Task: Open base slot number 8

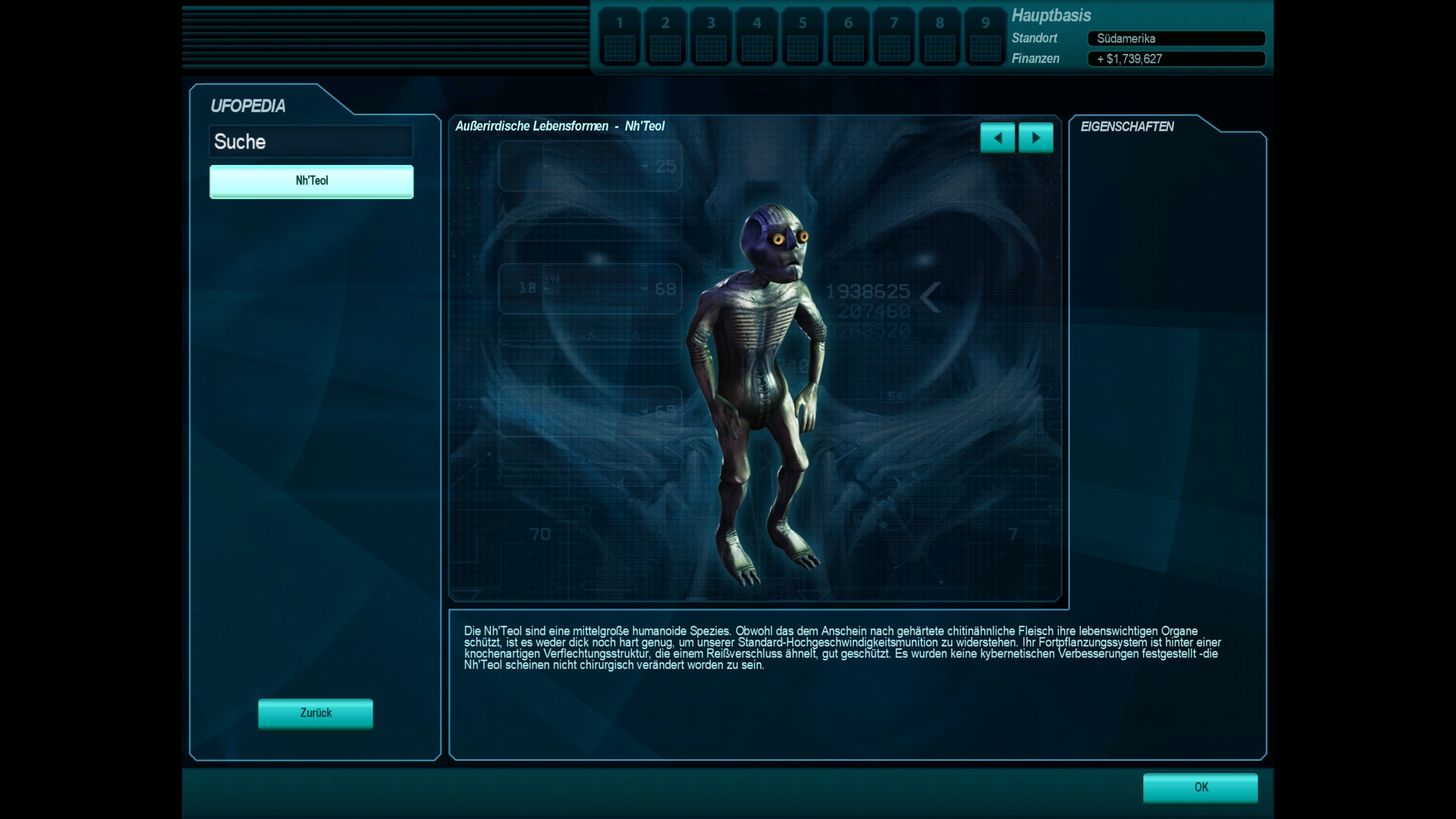Action: (x=940, y=37)
